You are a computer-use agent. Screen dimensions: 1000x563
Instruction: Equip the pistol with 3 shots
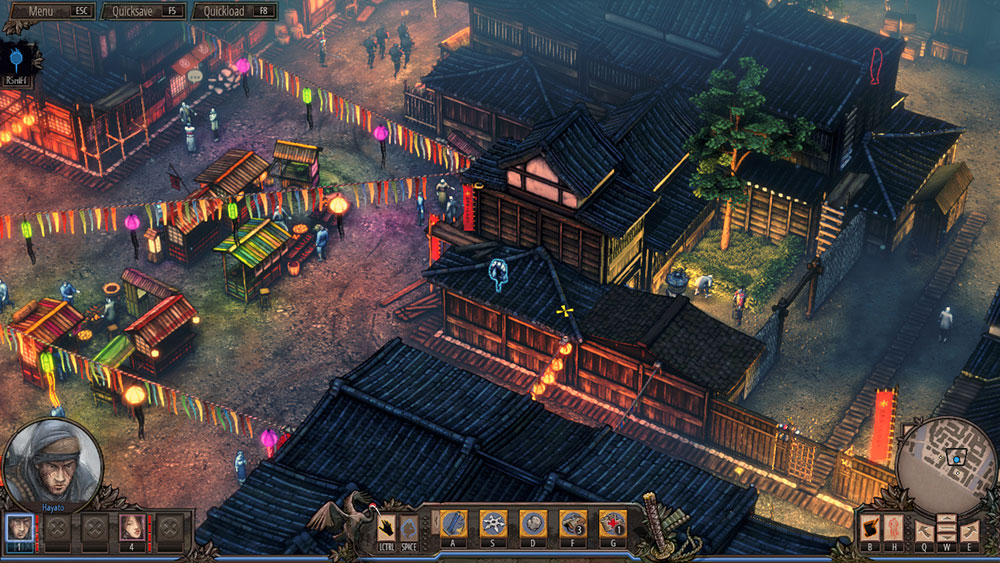(x=572, y=524)
